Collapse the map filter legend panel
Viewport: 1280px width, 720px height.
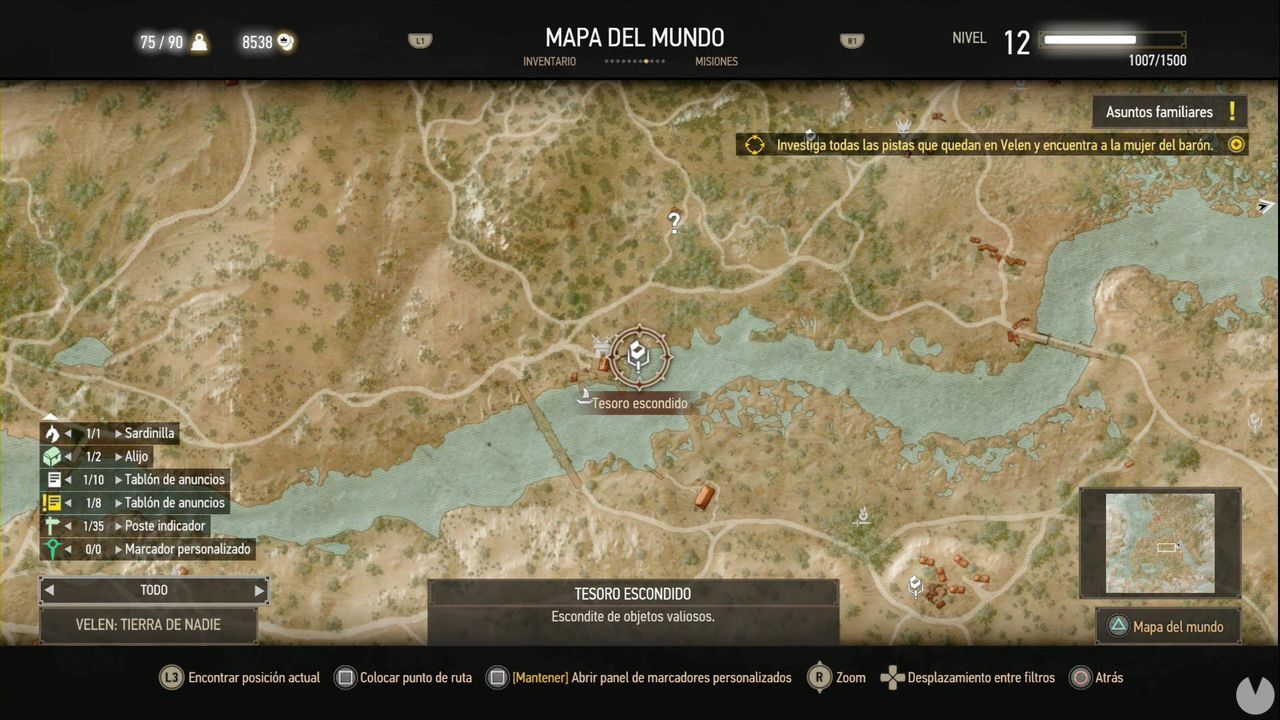(x=49, y=417)
